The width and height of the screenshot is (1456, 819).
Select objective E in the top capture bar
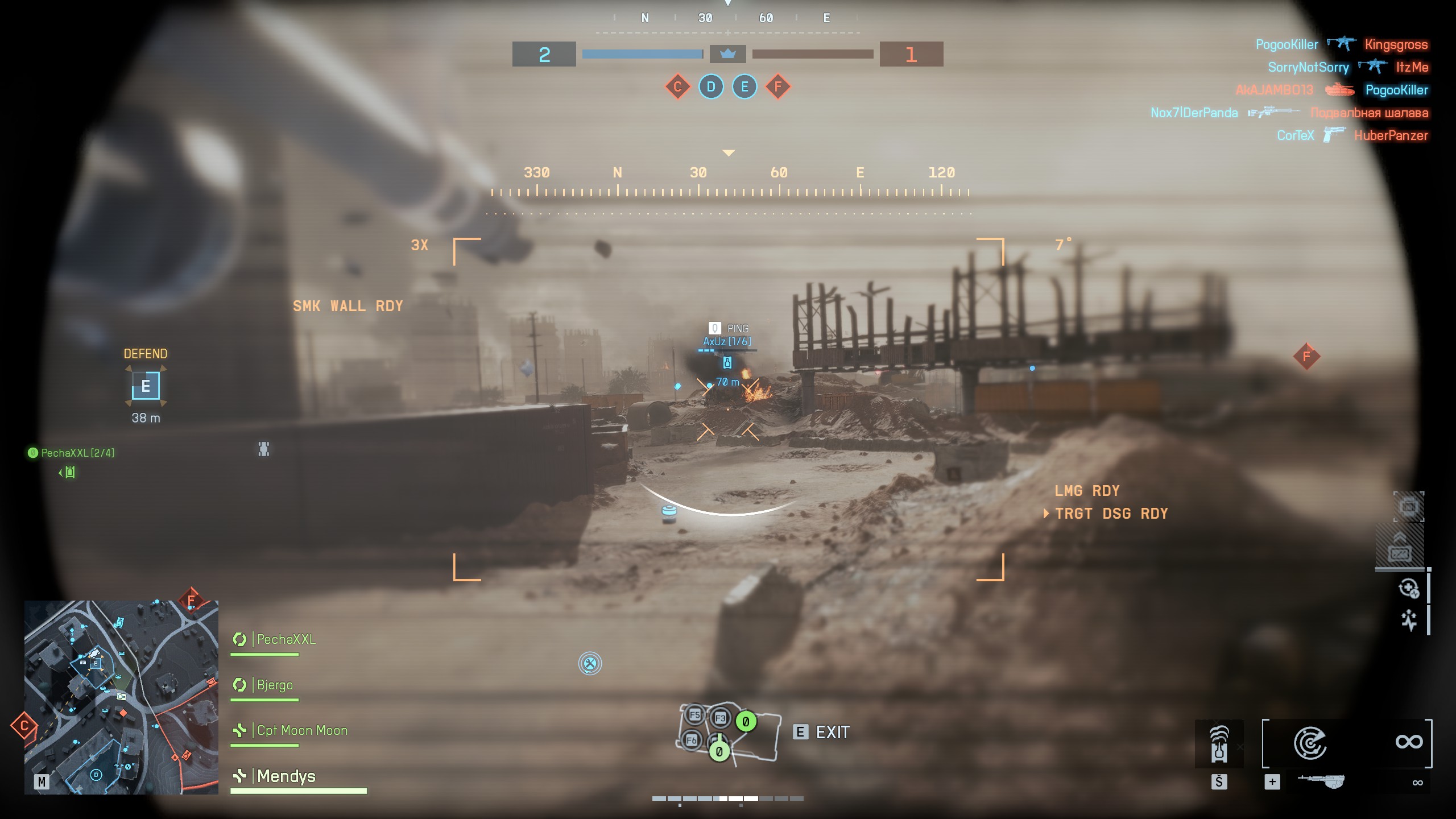744,87
